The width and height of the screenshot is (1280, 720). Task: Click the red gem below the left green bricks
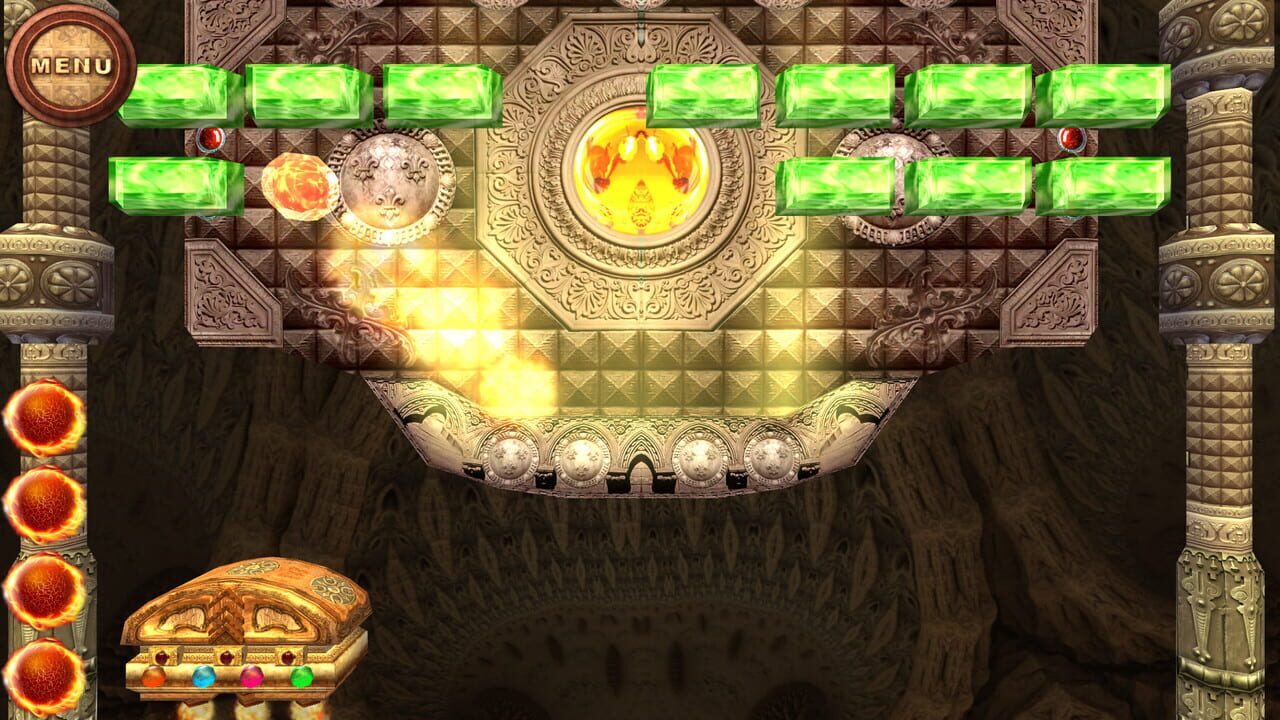(211, 137)
